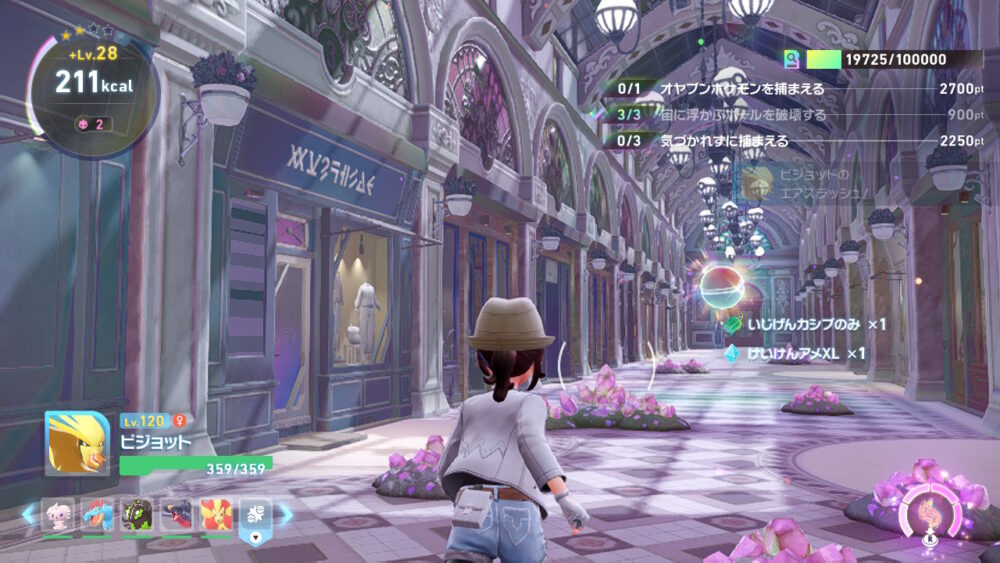The width and height of the screenshot is (1000, 563).
Task: Select the Zygarde party slot
Action: click(x=137, y=515)
